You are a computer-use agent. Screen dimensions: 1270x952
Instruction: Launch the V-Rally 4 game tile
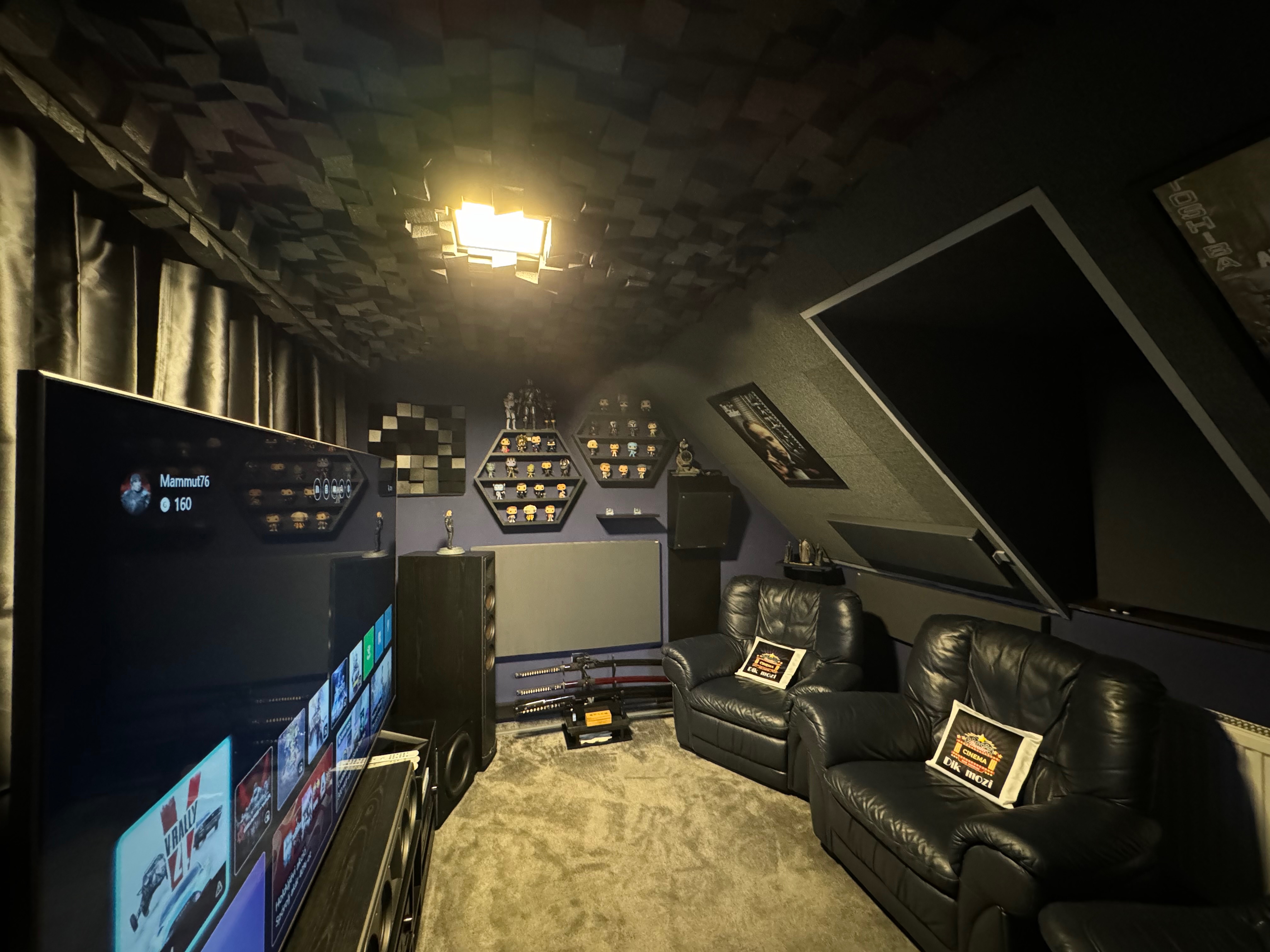[x=172, y=832]
